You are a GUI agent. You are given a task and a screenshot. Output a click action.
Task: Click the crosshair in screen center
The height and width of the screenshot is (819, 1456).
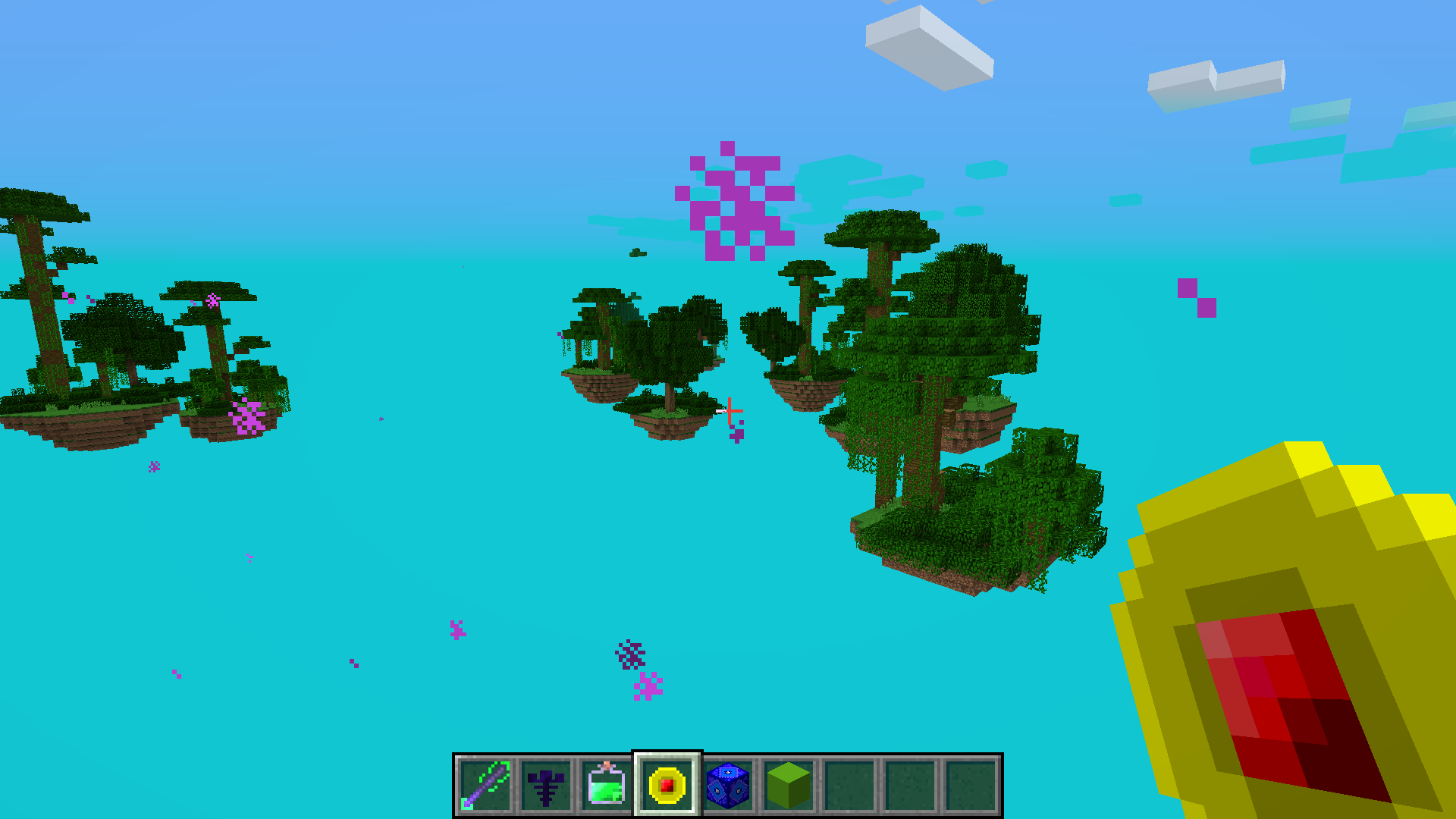(728, 409)
